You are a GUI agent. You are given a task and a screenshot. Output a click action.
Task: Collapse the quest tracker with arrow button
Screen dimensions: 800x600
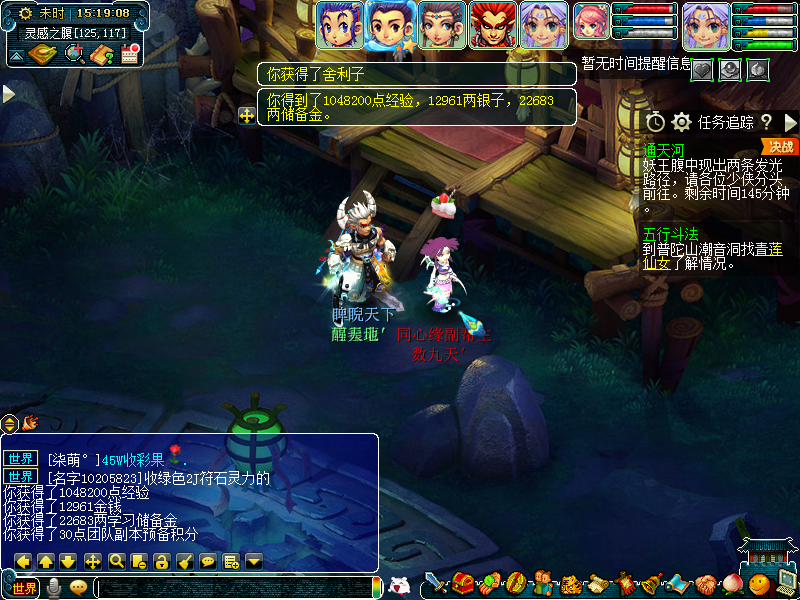[x=789, y=122]
